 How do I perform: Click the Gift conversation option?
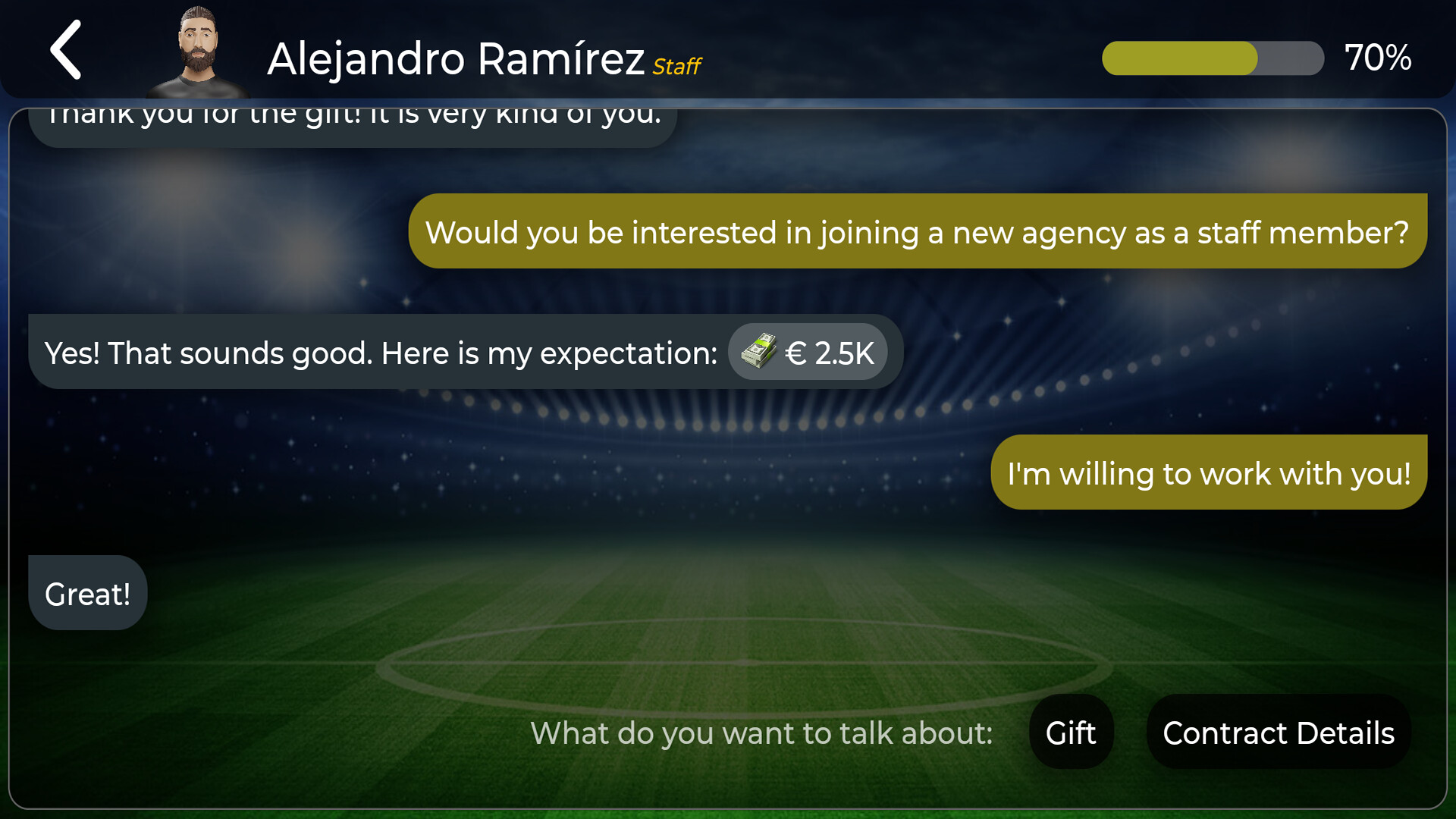1071,733
